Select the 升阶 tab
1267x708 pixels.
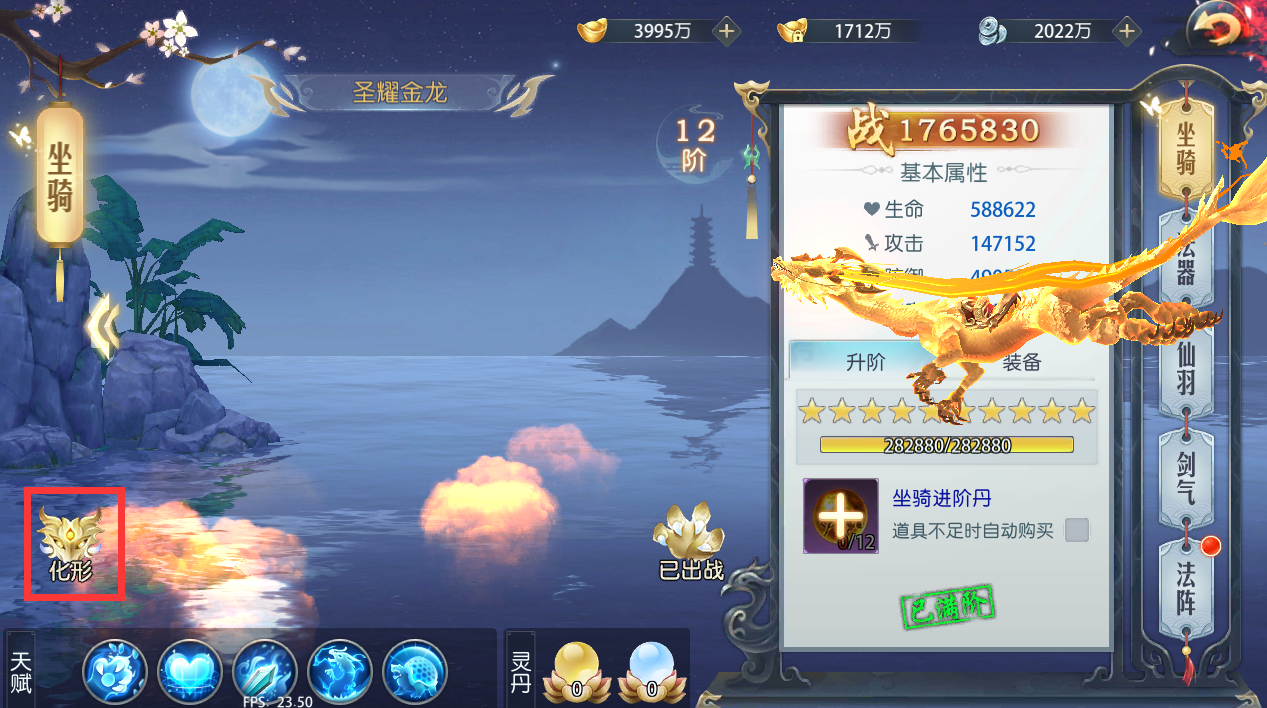[865, 362]
